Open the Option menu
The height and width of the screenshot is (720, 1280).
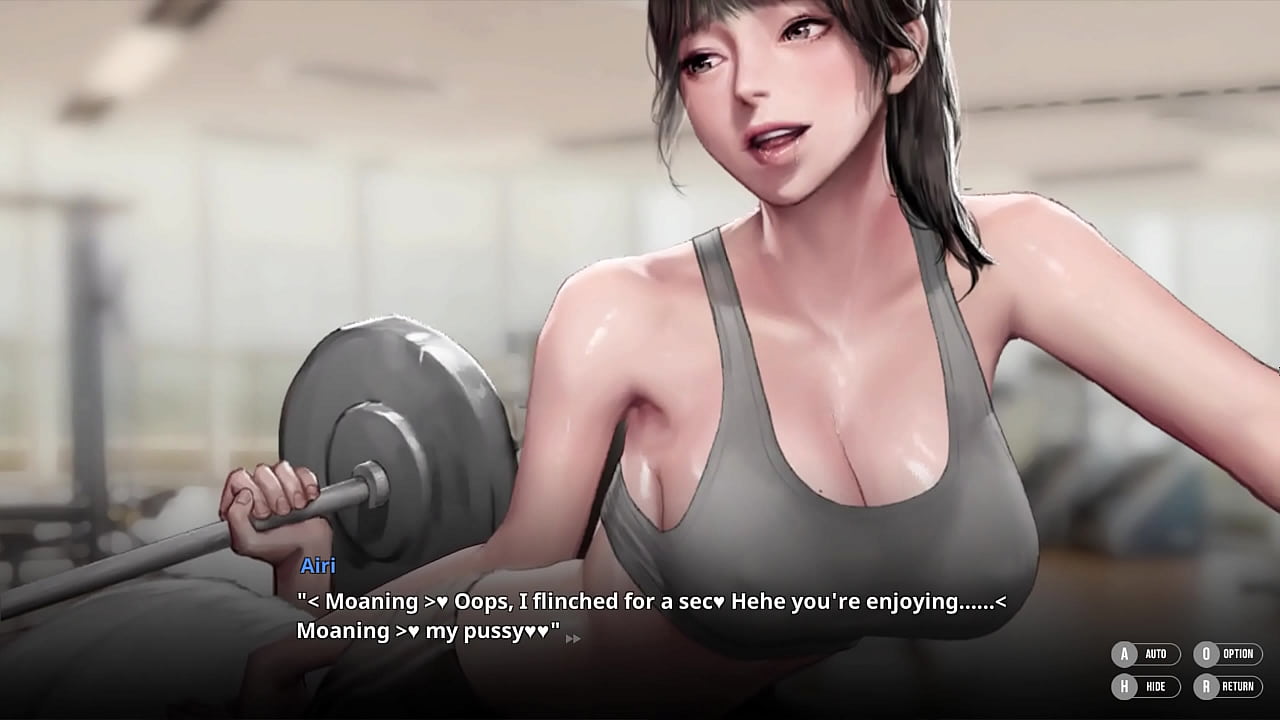pos(1227,654)
